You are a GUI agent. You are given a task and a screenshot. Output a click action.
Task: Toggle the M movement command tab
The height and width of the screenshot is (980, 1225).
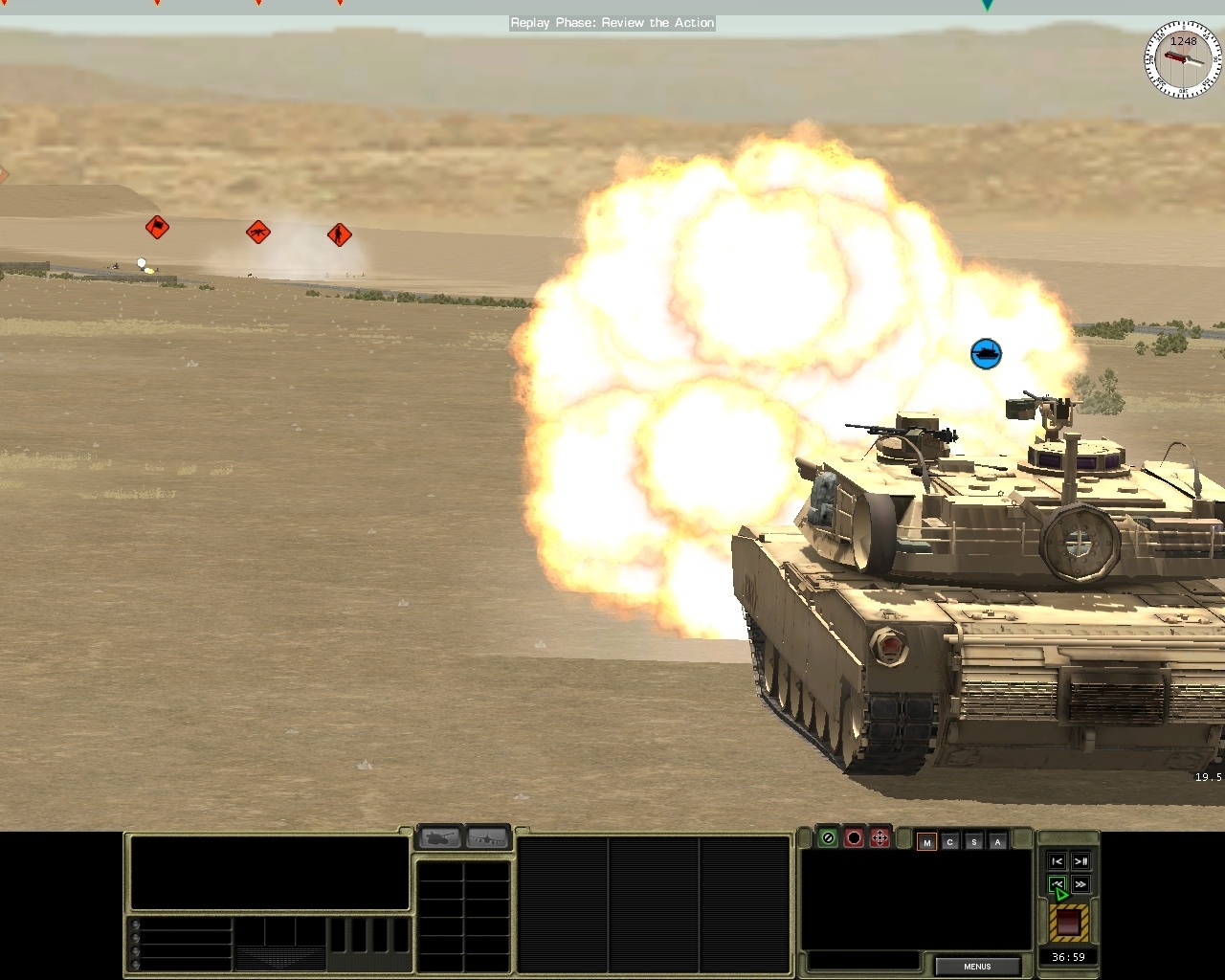click(925, 841)
